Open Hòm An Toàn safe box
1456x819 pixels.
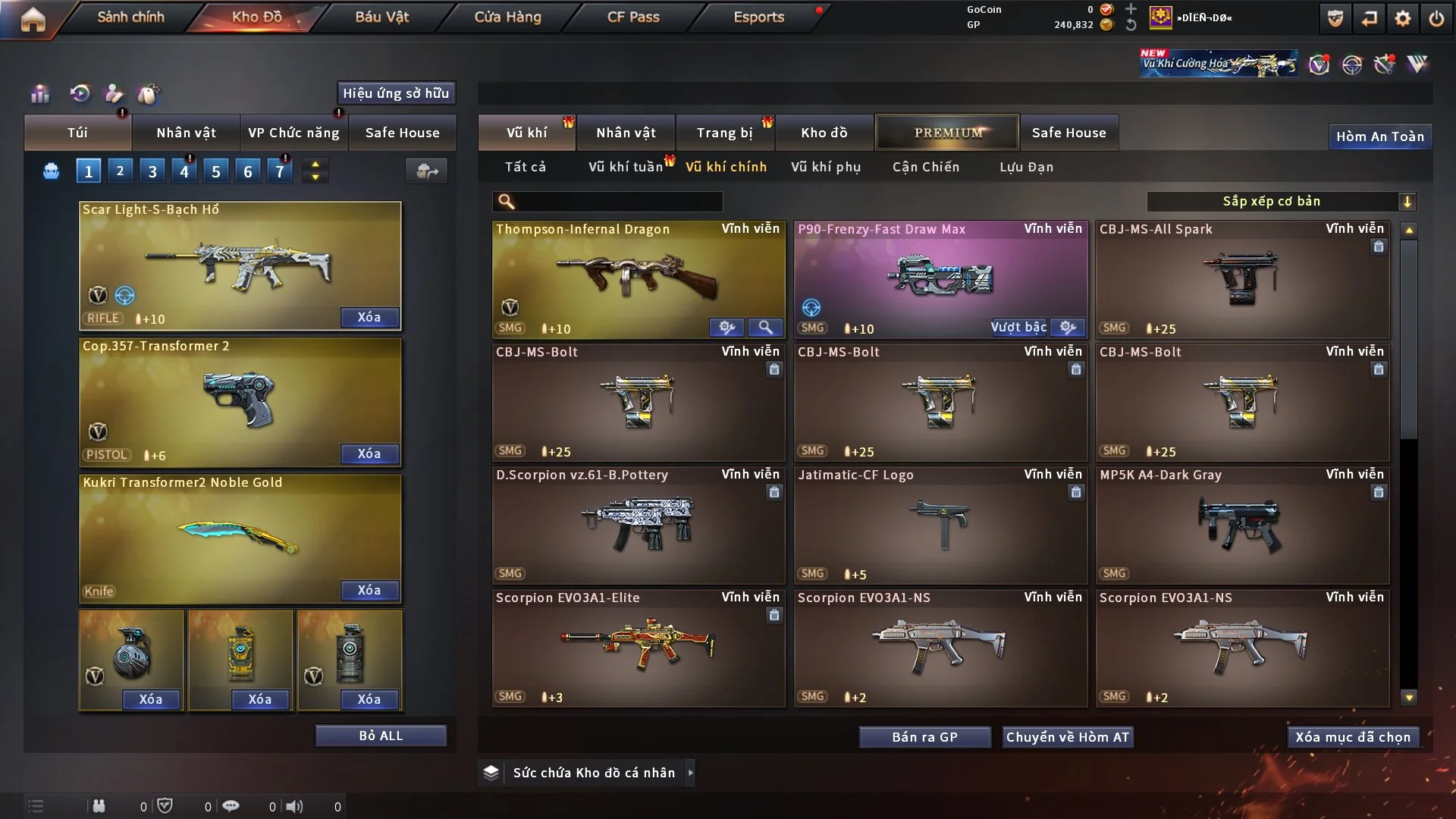click(x=1379, y=136)
